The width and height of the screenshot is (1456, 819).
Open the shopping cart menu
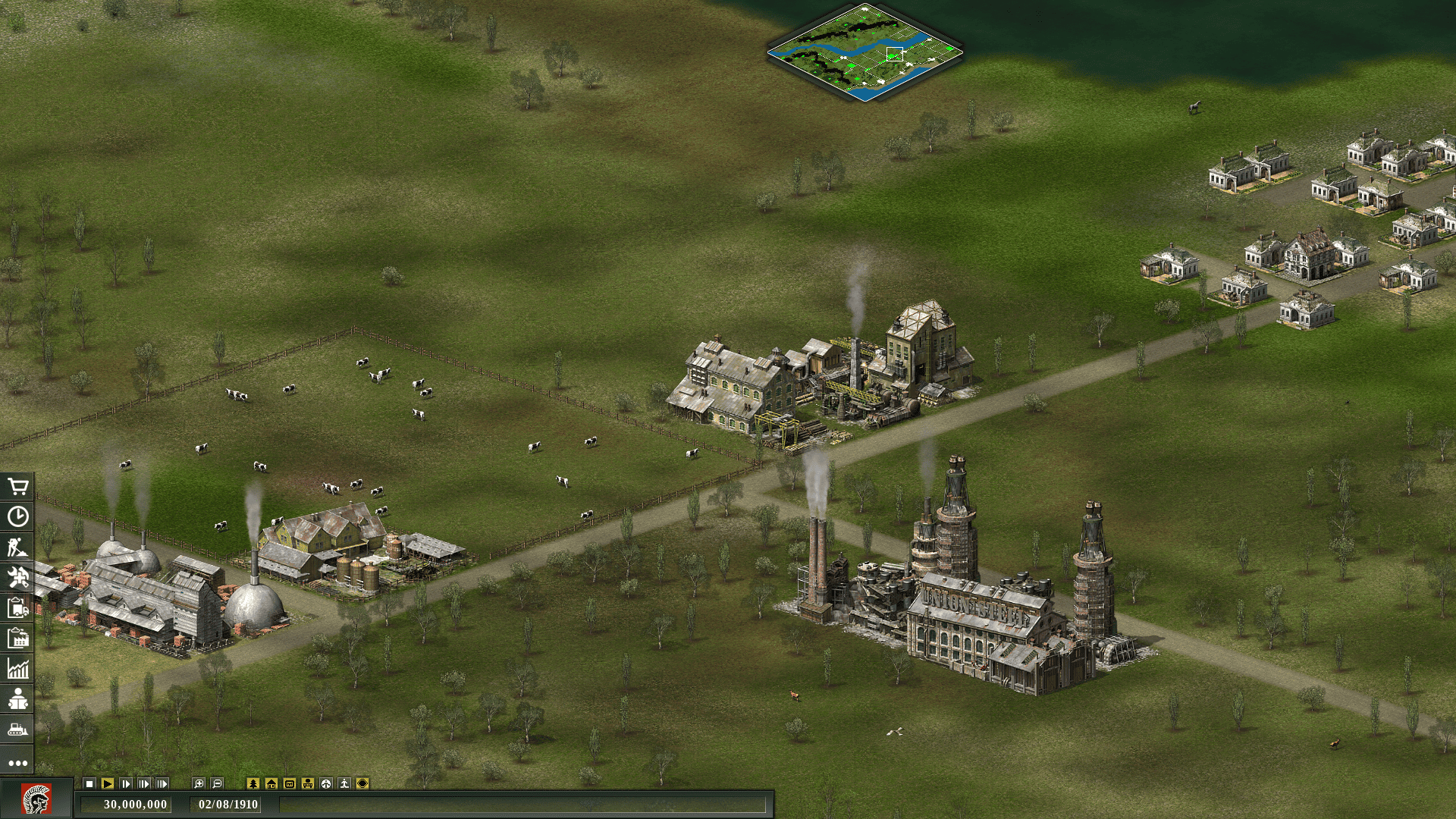point(17,486)
